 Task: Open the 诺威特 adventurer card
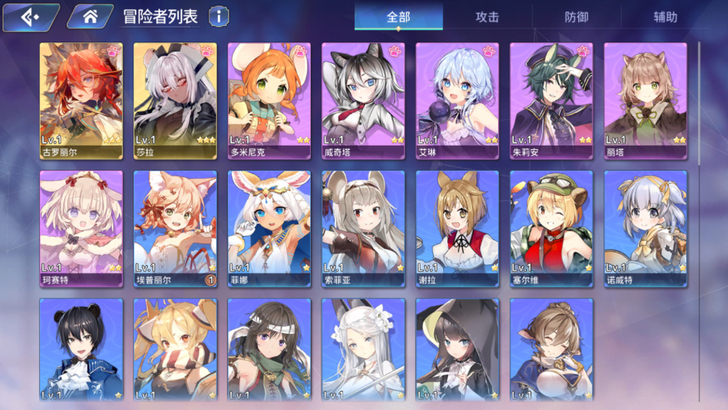pyautogui.click(x=645, y=228)
